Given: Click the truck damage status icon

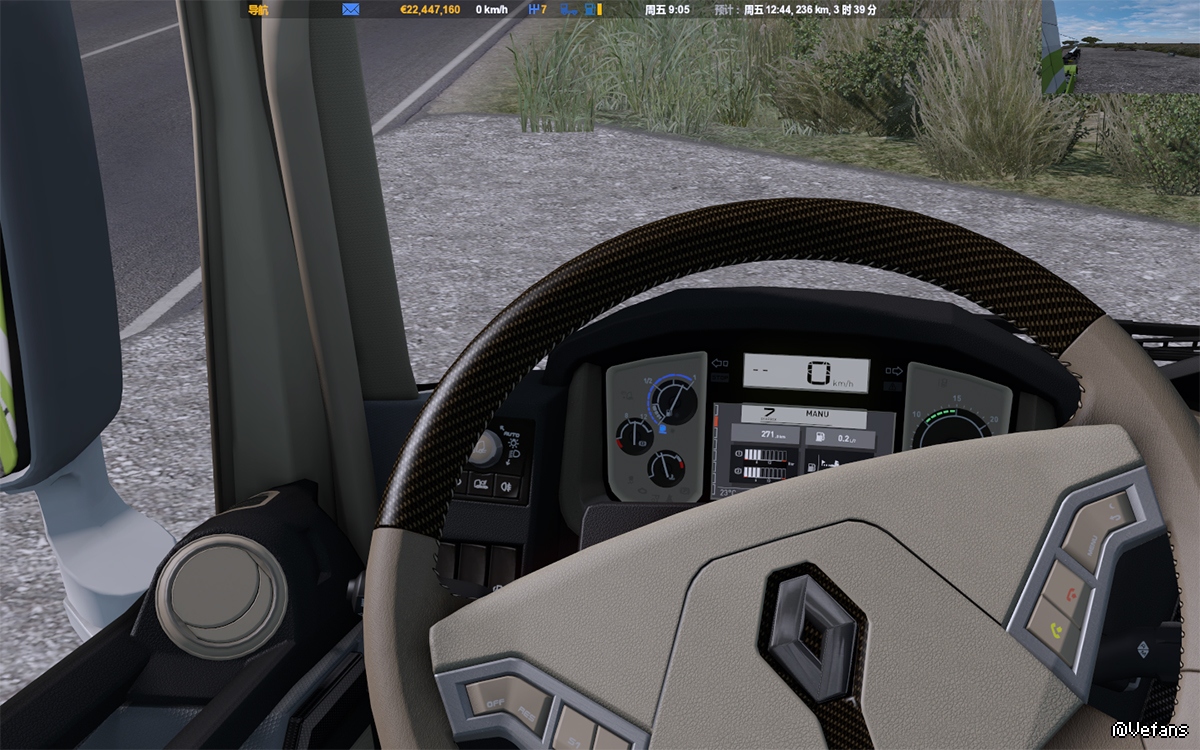Looking at the screenshot, I should point(568,10).
